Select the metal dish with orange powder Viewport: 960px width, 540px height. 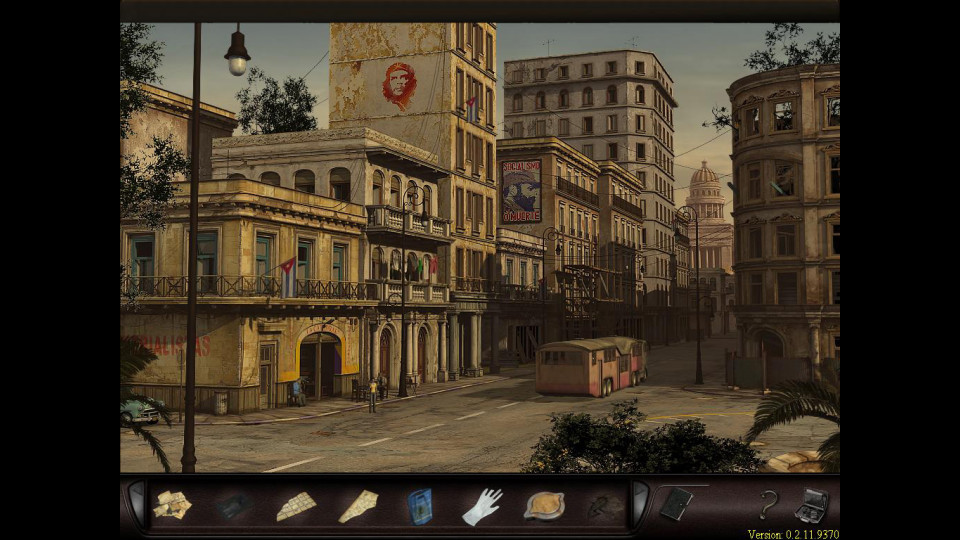pyautogui.click(x=544, y=505)
